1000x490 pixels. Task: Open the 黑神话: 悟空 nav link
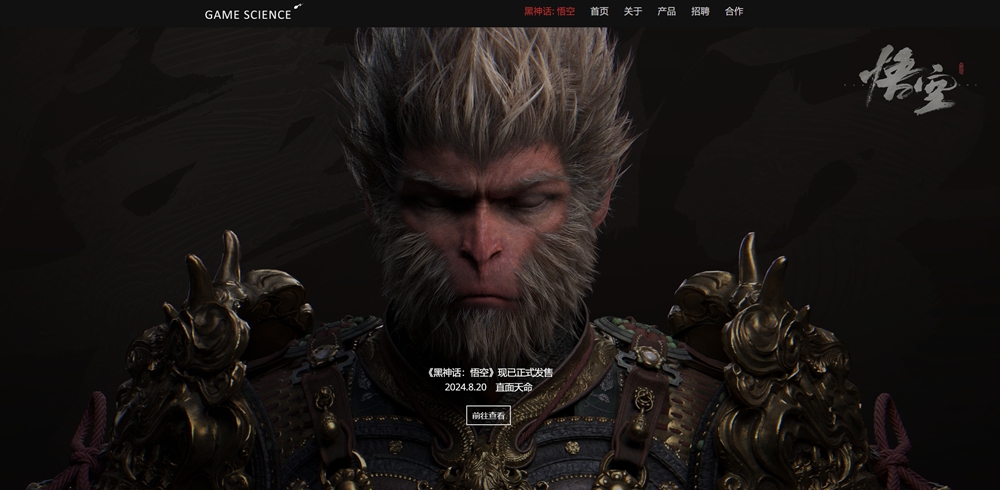tap(550, 12)
